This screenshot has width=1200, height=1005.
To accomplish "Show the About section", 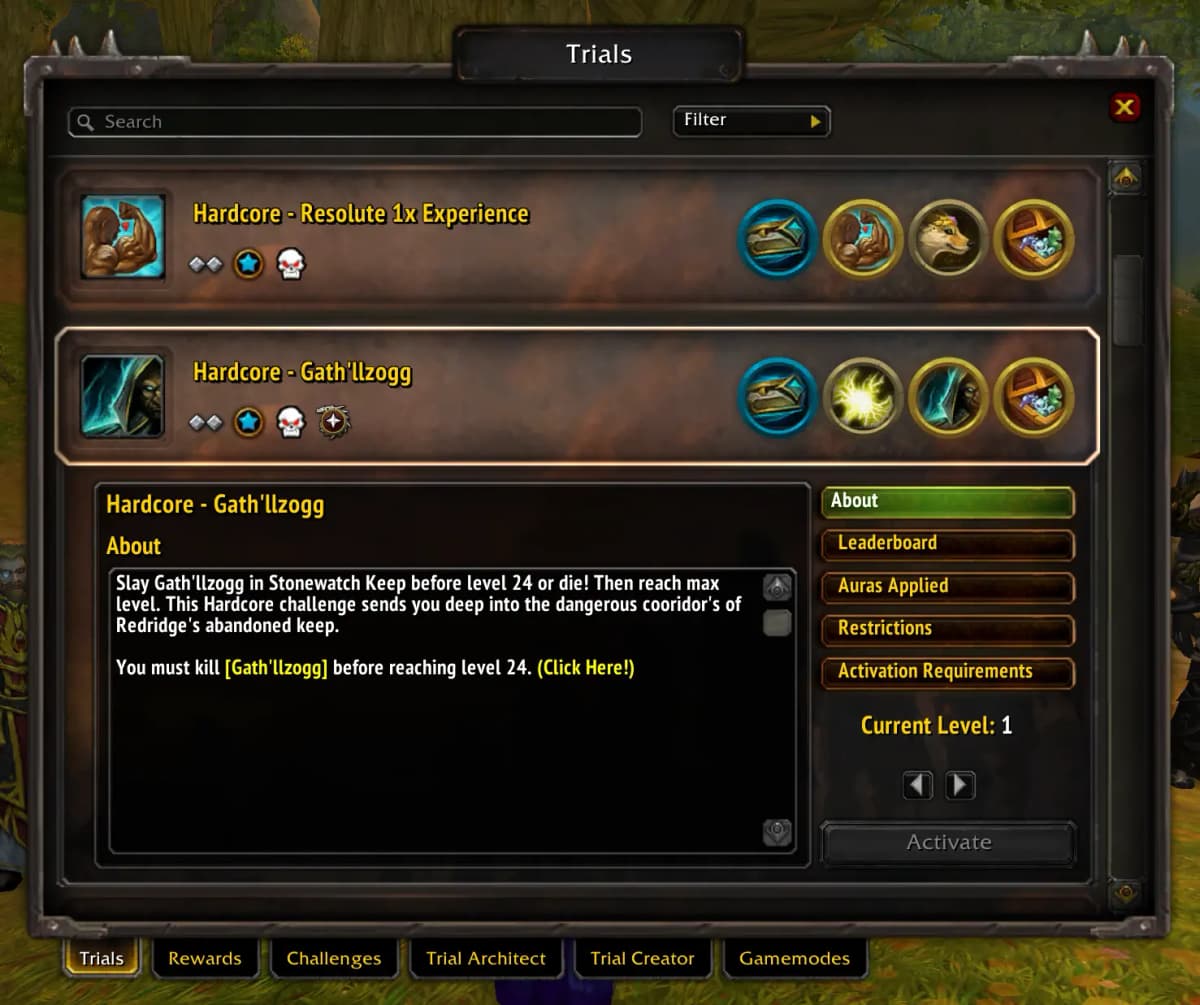I will (x=947, y=502).
